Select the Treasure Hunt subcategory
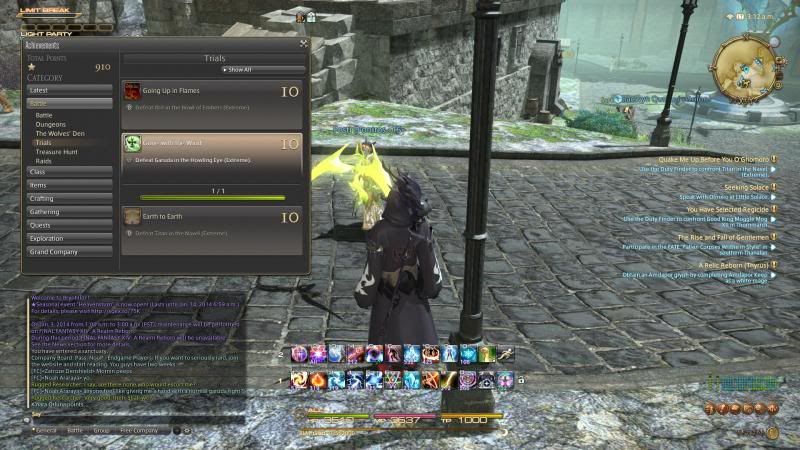 pos(56,151)
